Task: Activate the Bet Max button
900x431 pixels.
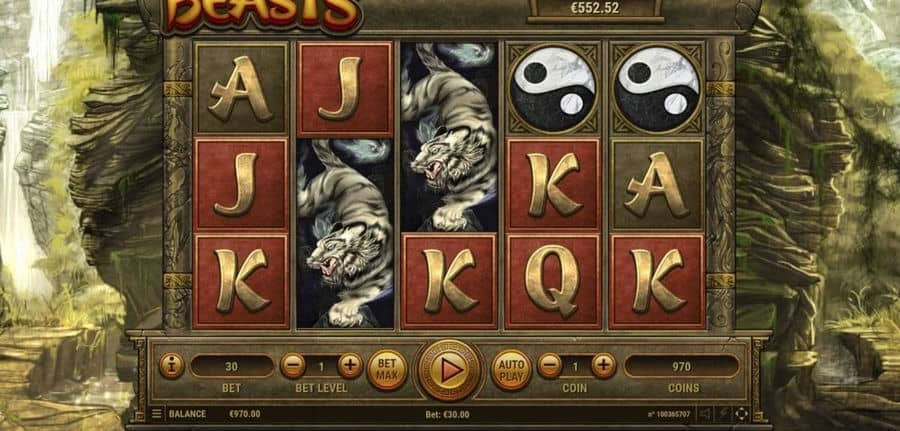Action: pos(386,368)
